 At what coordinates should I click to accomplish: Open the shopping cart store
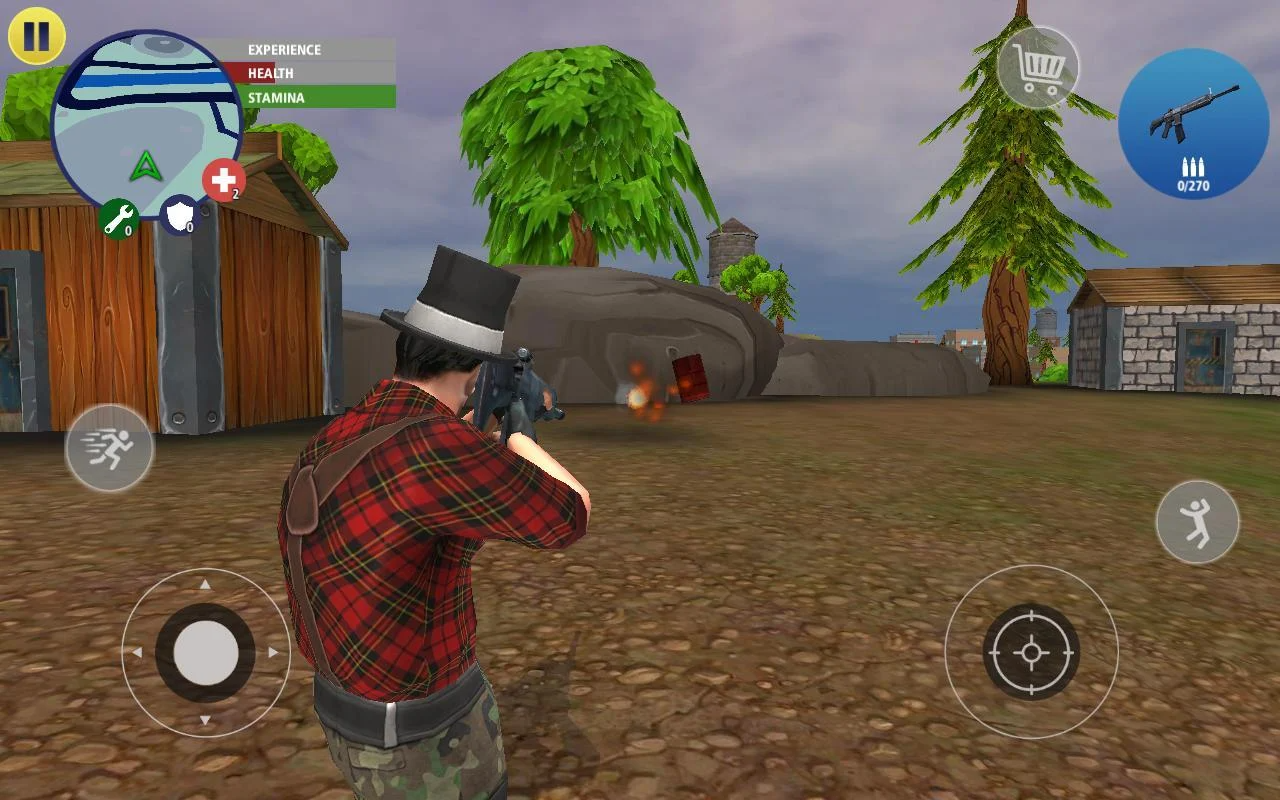(1038, 67)
